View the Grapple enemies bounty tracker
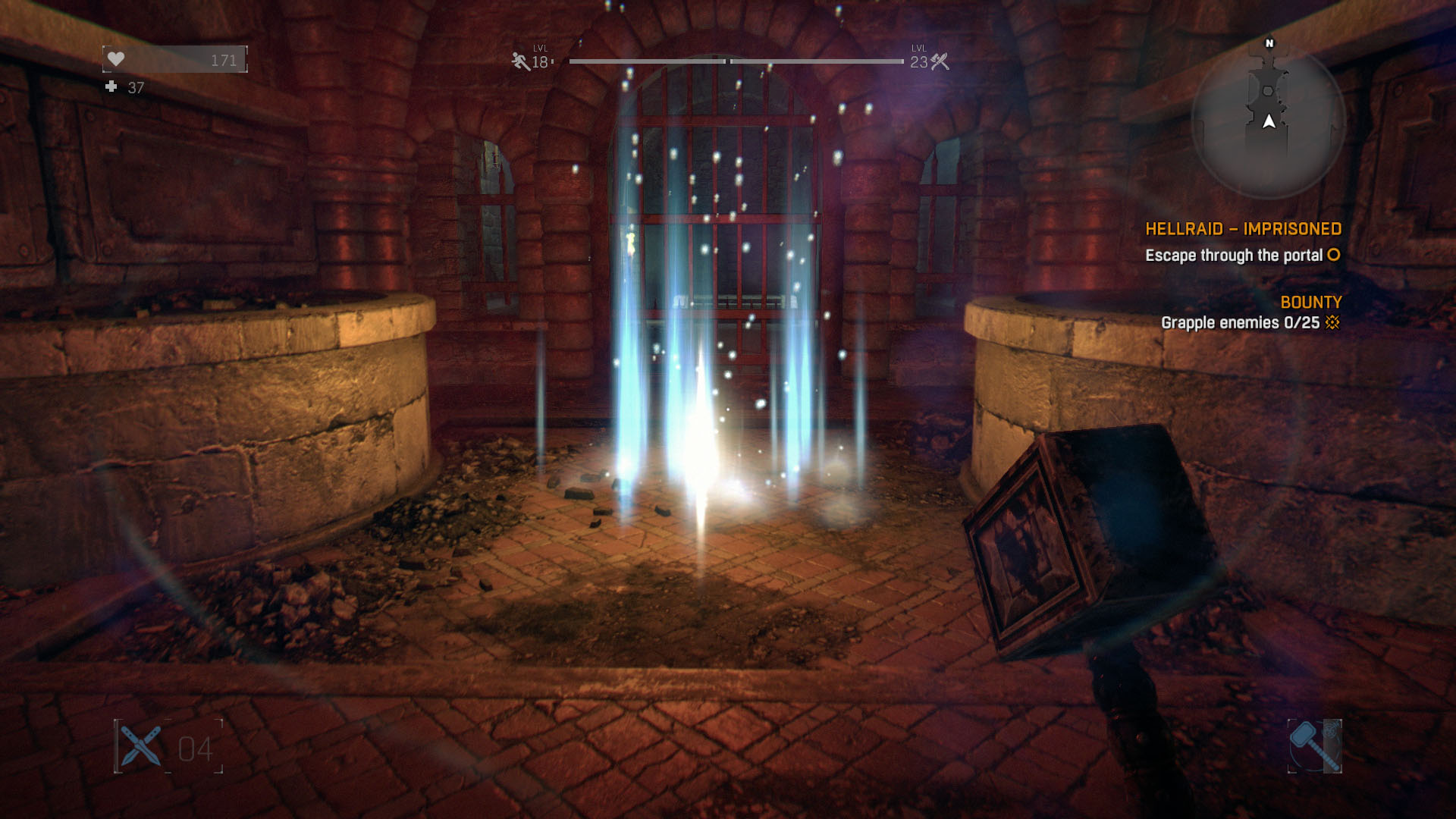 tap(1250, 322)
